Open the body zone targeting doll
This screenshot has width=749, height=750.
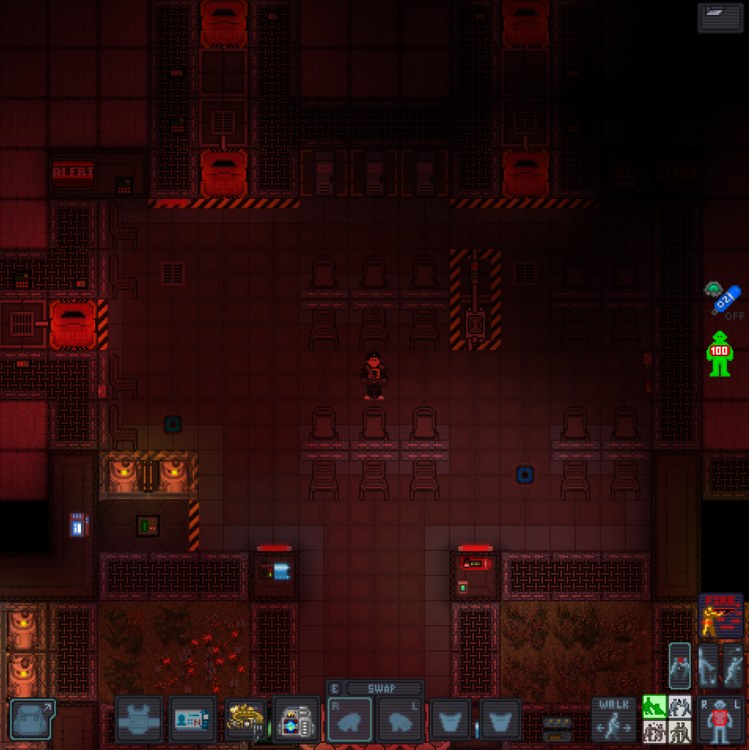tap(720, 720)
